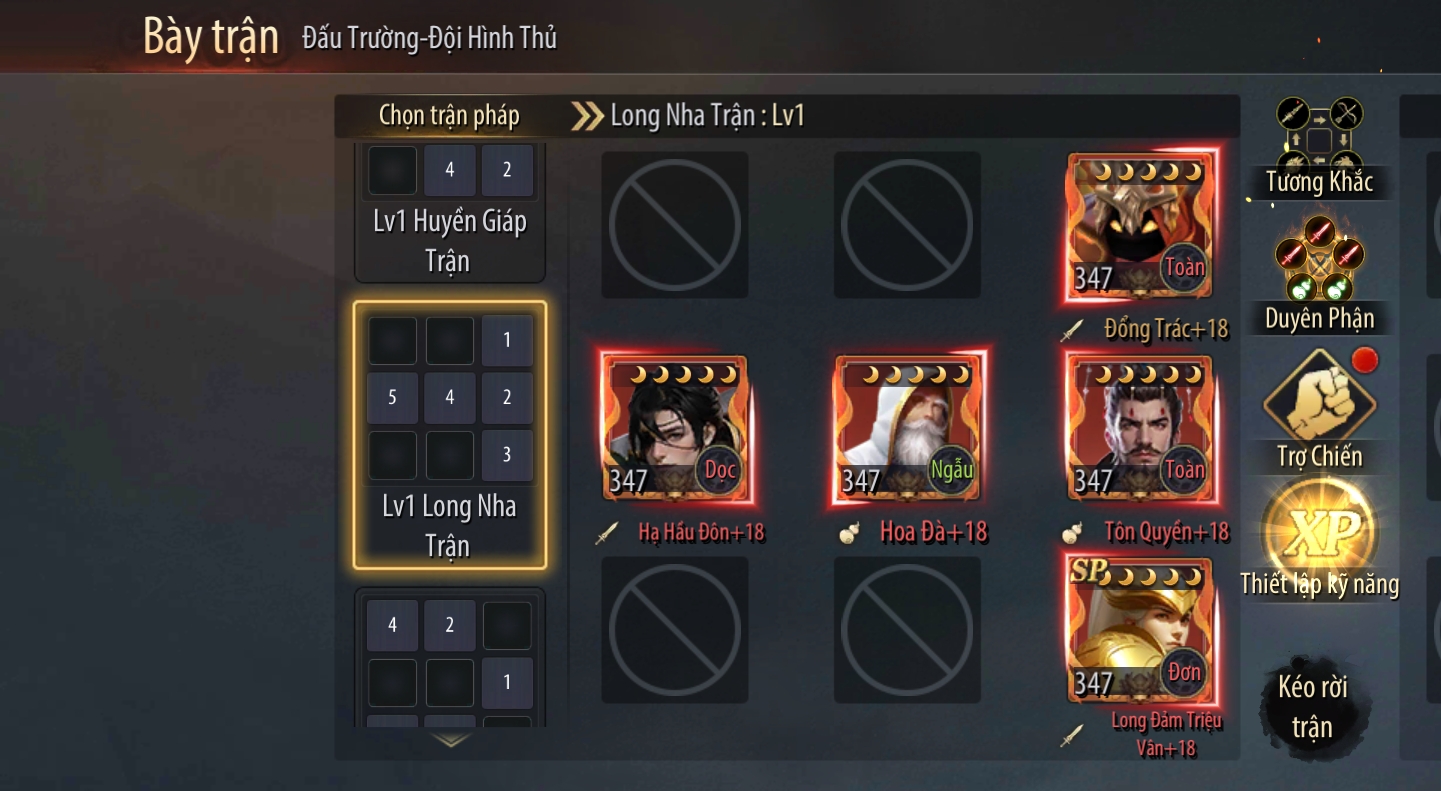The width and height of the screenshot is (1441, 791).
Task: Click the Kéo rời trận button
Action: coord(1311,706)
